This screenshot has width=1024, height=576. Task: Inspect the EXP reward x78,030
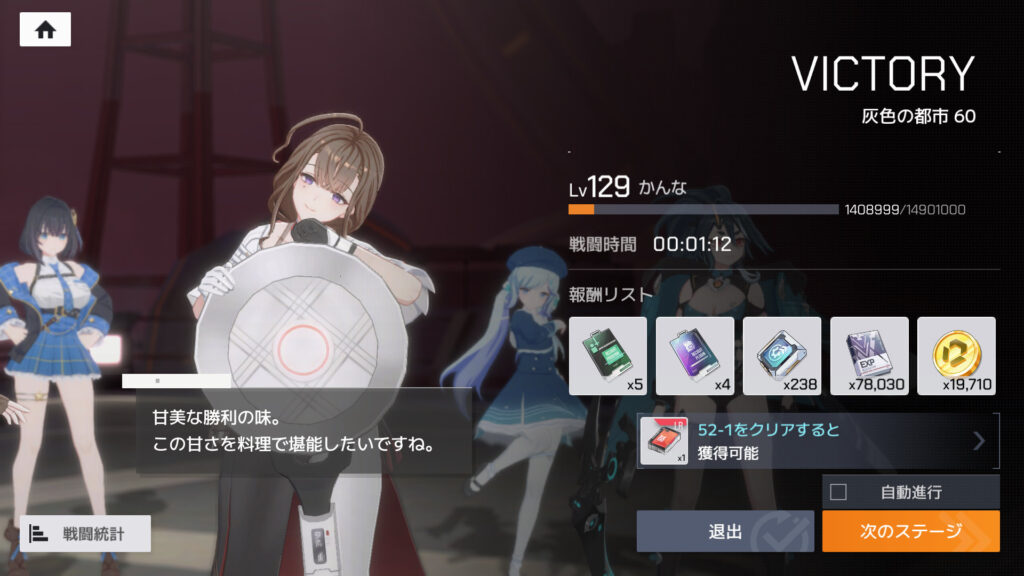868,356
